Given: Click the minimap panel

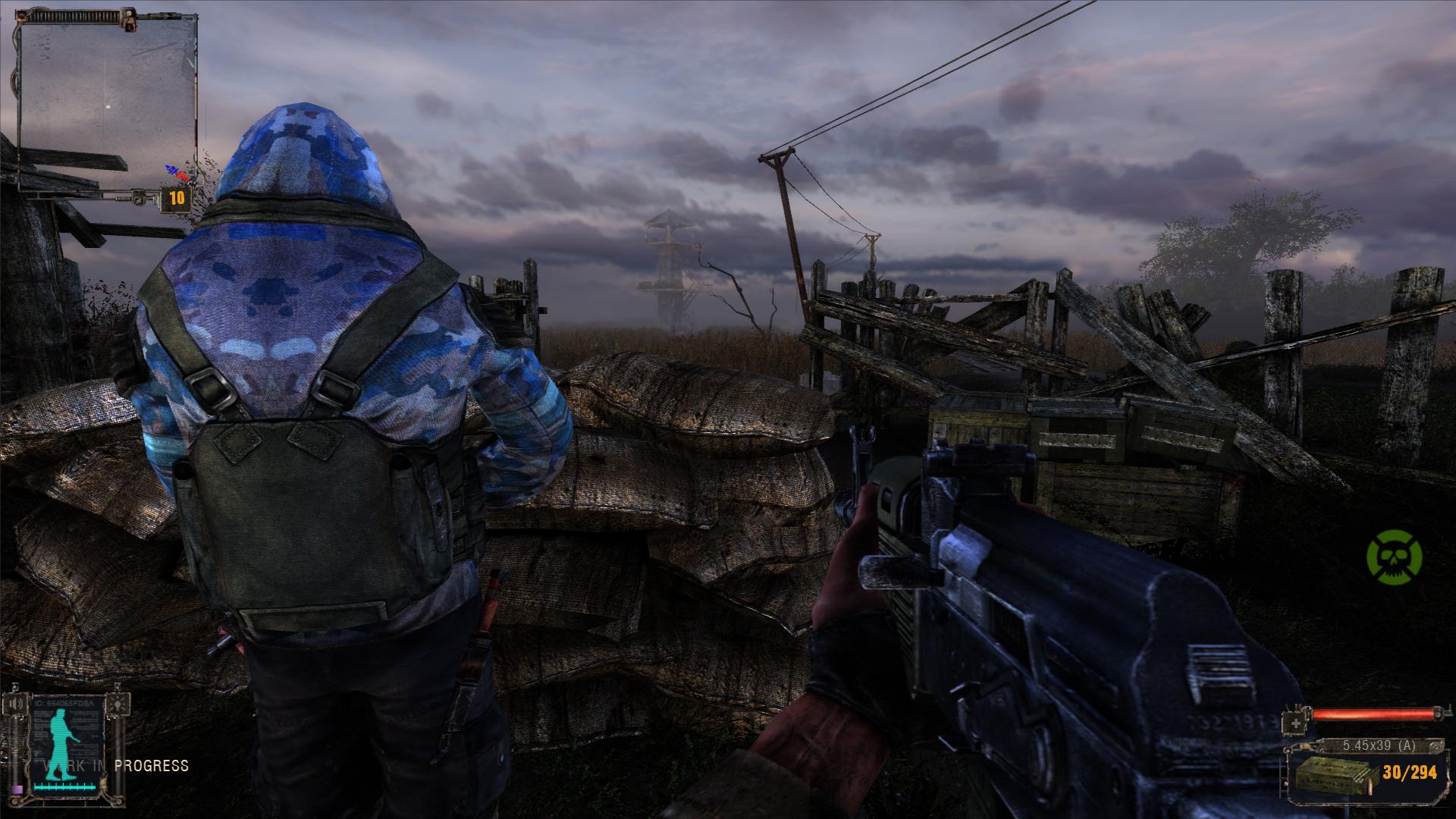Looking at the screenshot, I should pyautogui.click(x=107, y=99).
